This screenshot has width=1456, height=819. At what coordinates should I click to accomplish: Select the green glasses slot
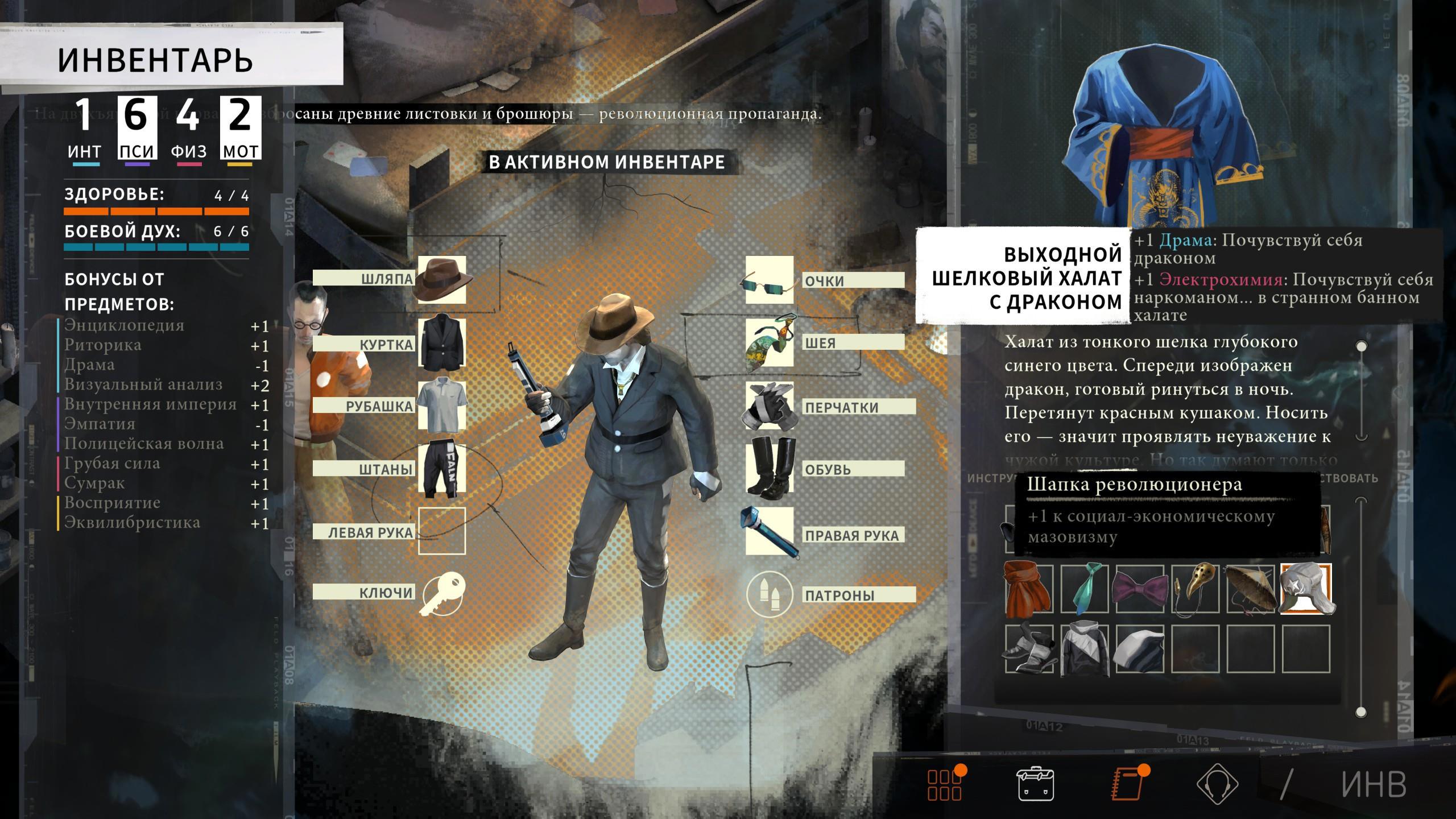[770, 280]
